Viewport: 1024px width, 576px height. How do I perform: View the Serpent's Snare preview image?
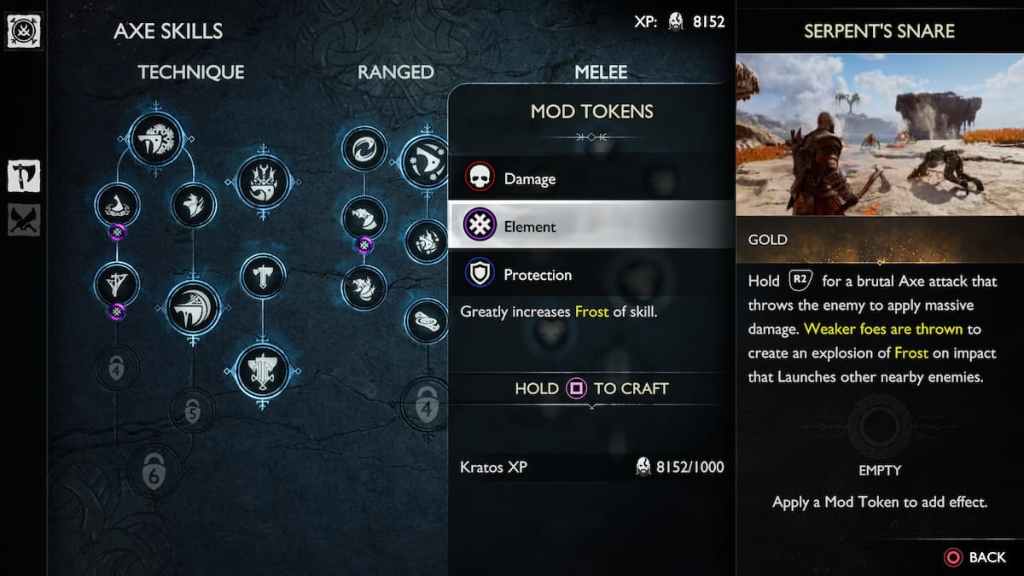click(879, 135)
